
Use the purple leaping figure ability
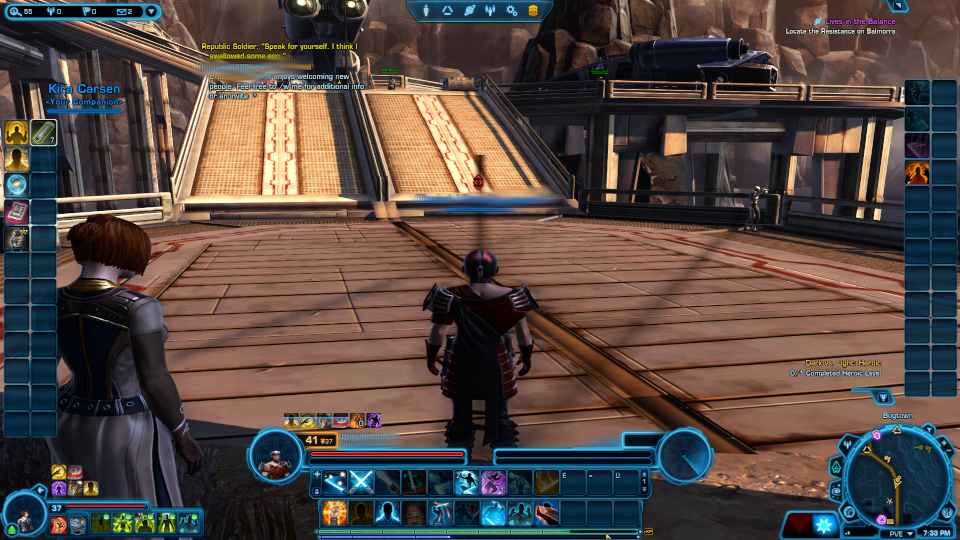pos(492,482)
